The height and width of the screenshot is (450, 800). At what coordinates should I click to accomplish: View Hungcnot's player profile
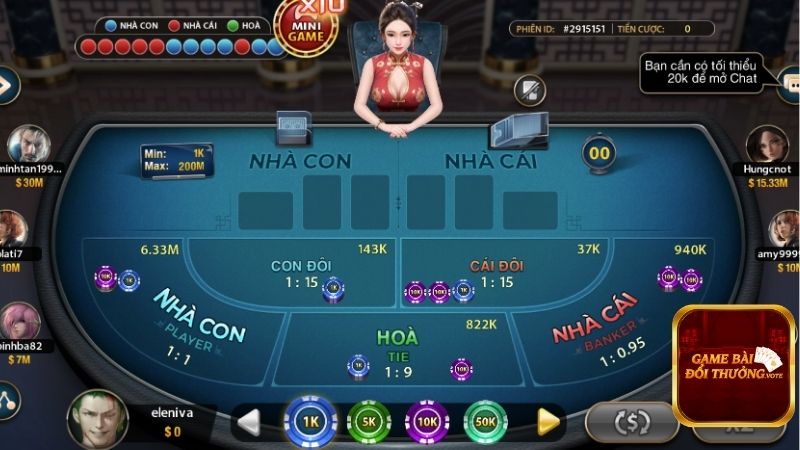point(767,146)
